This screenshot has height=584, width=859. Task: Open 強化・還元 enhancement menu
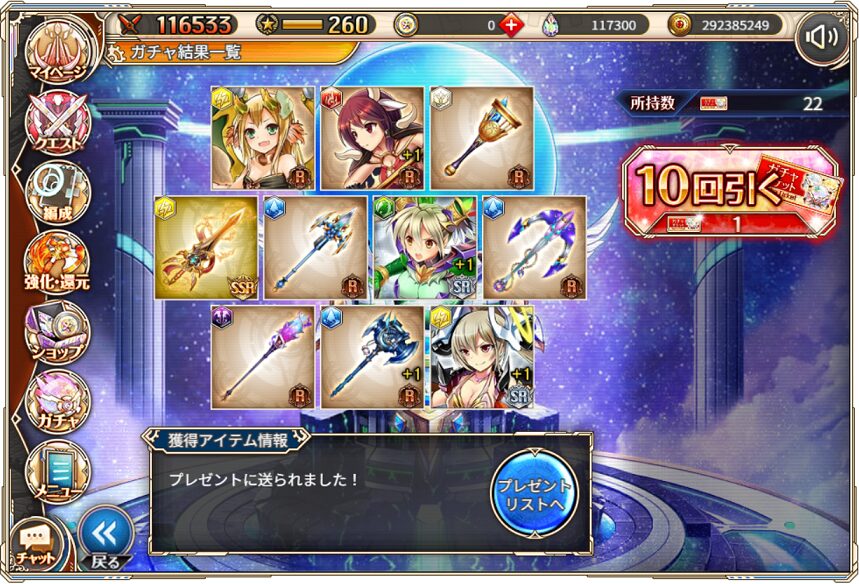[59, 262]
